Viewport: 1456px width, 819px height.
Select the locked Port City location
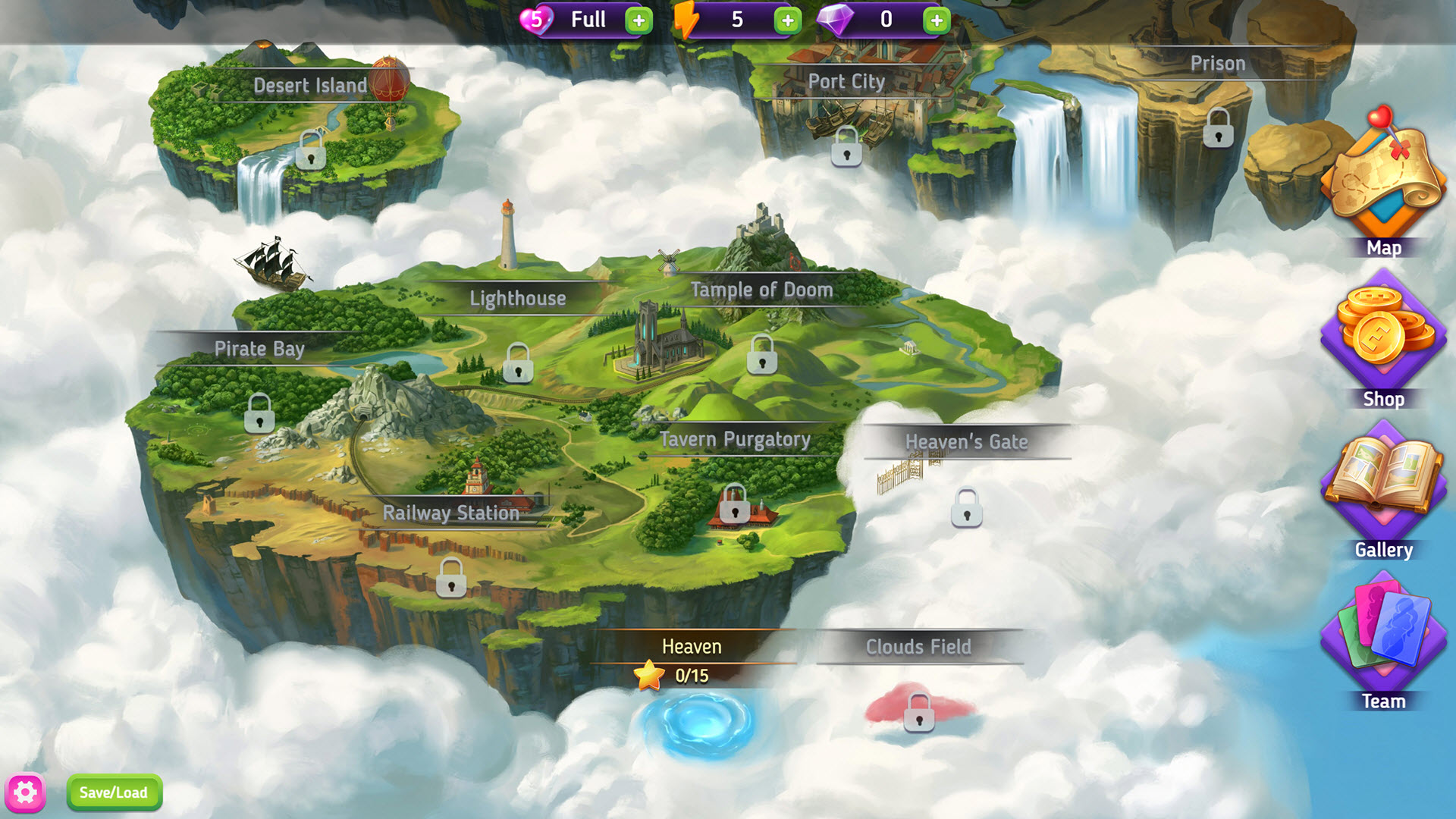pyautogui.click(x=846, y=146)
